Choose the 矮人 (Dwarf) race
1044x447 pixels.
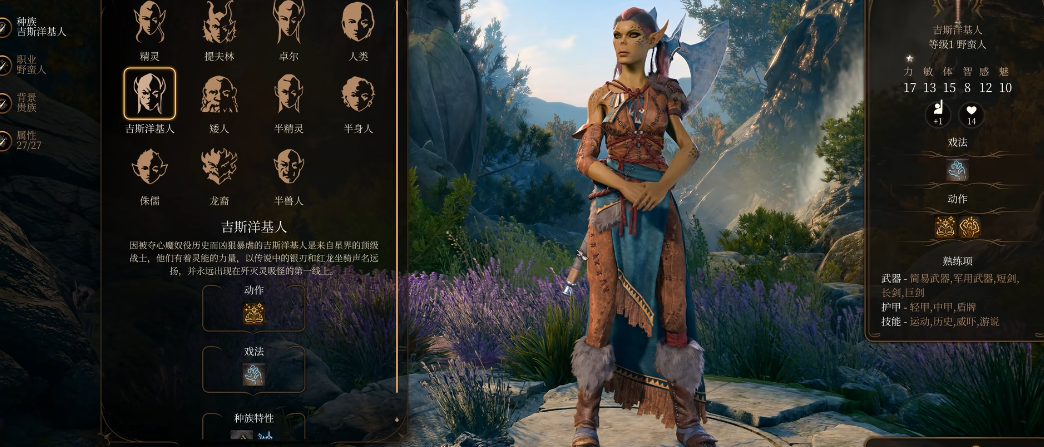click(x=218, y=94)
